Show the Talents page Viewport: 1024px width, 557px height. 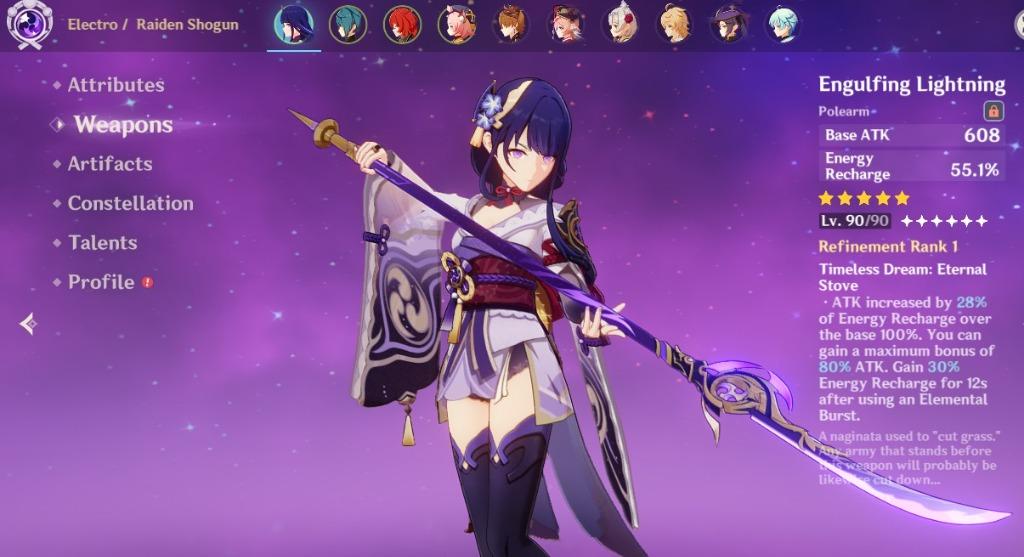point(102,243)
